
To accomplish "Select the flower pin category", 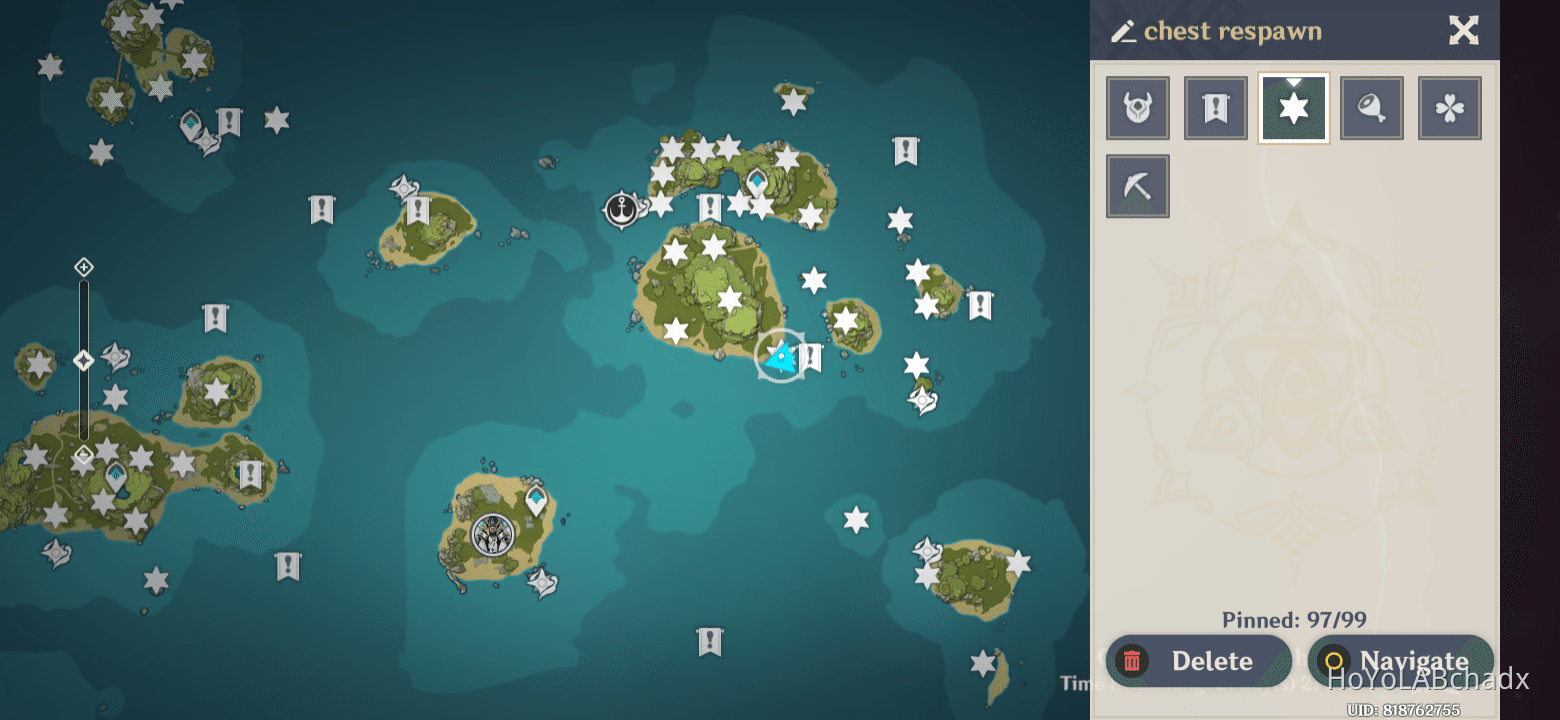I will coord(1449,107).
